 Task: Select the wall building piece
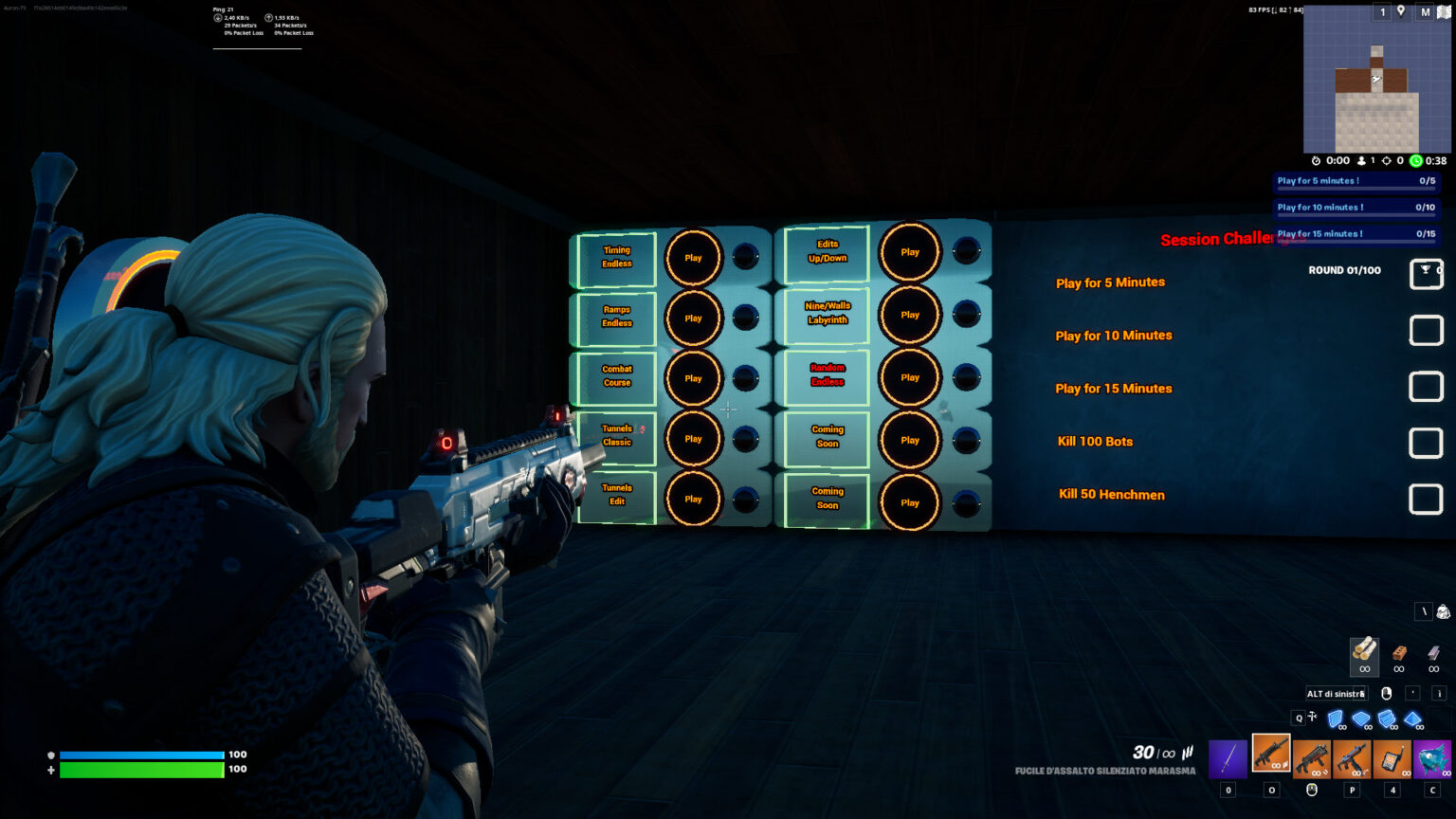pyautogui.click(x=1336, y=719)
